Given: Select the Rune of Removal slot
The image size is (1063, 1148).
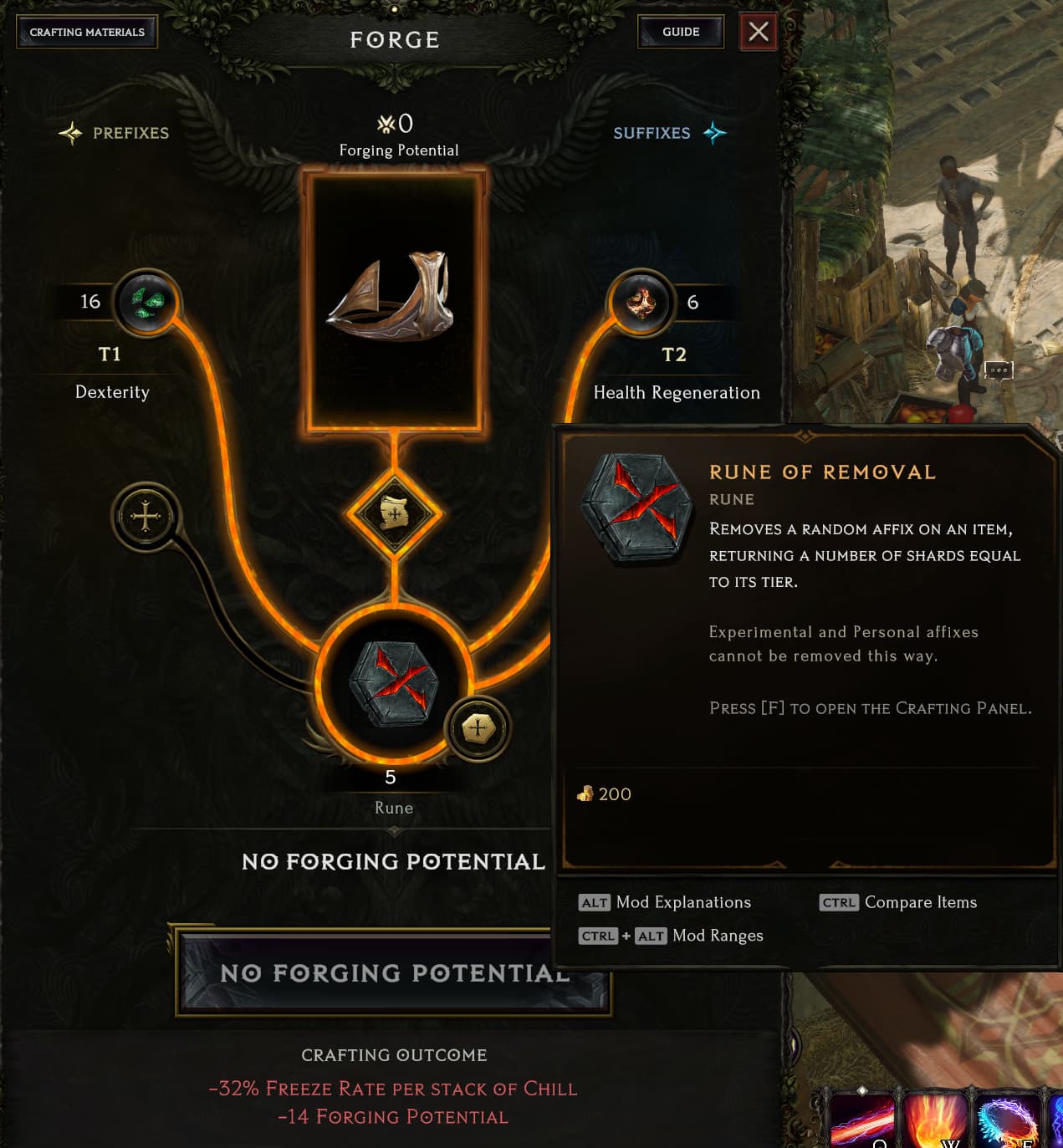Looking at the screenshot, I should tap(393, 683).
